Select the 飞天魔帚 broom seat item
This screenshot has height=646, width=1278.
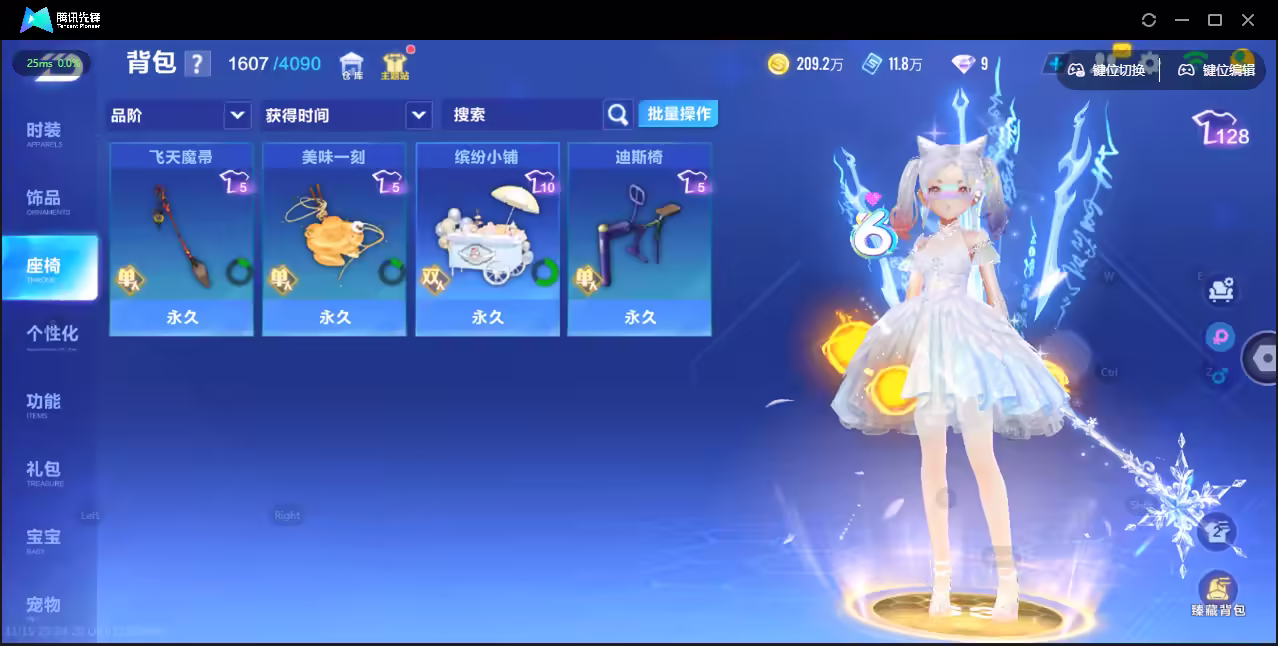[181, 239]
